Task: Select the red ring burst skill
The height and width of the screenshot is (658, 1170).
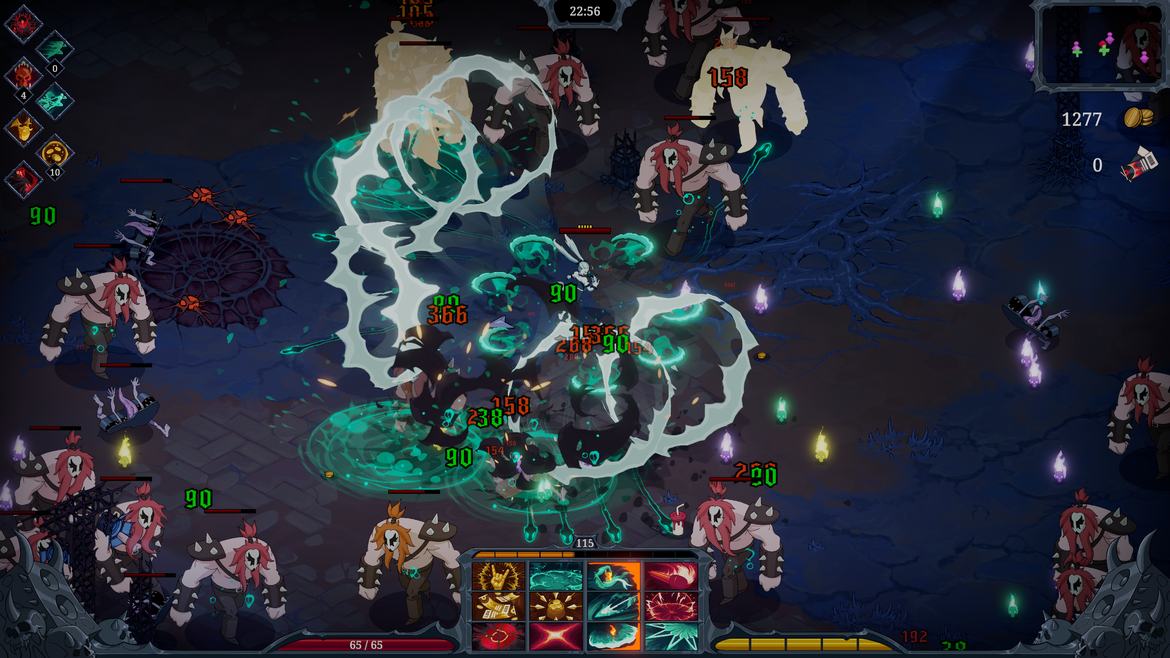Action: [500, 636]
